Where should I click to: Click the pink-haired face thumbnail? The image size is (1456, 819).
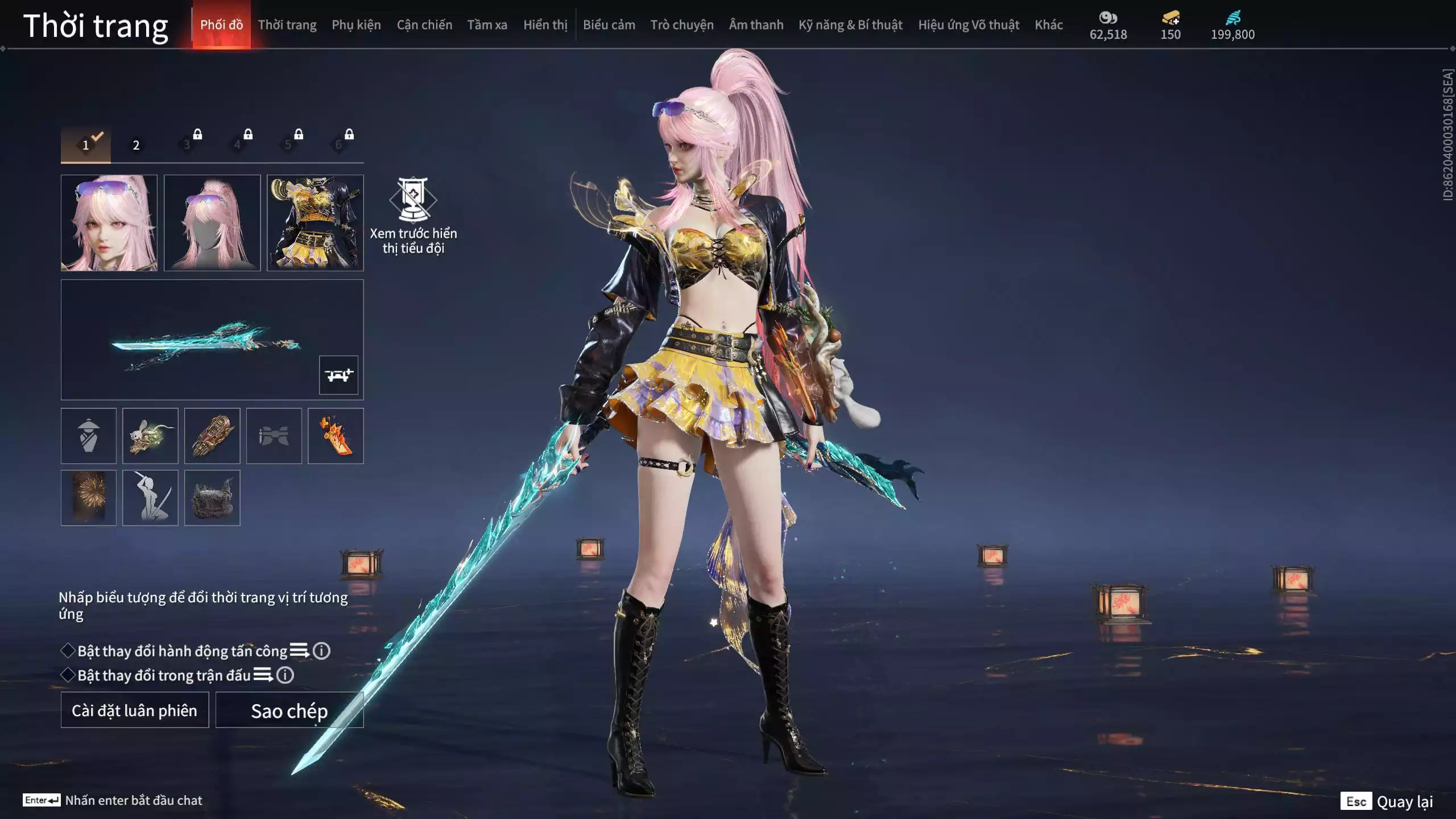point(109,222)
